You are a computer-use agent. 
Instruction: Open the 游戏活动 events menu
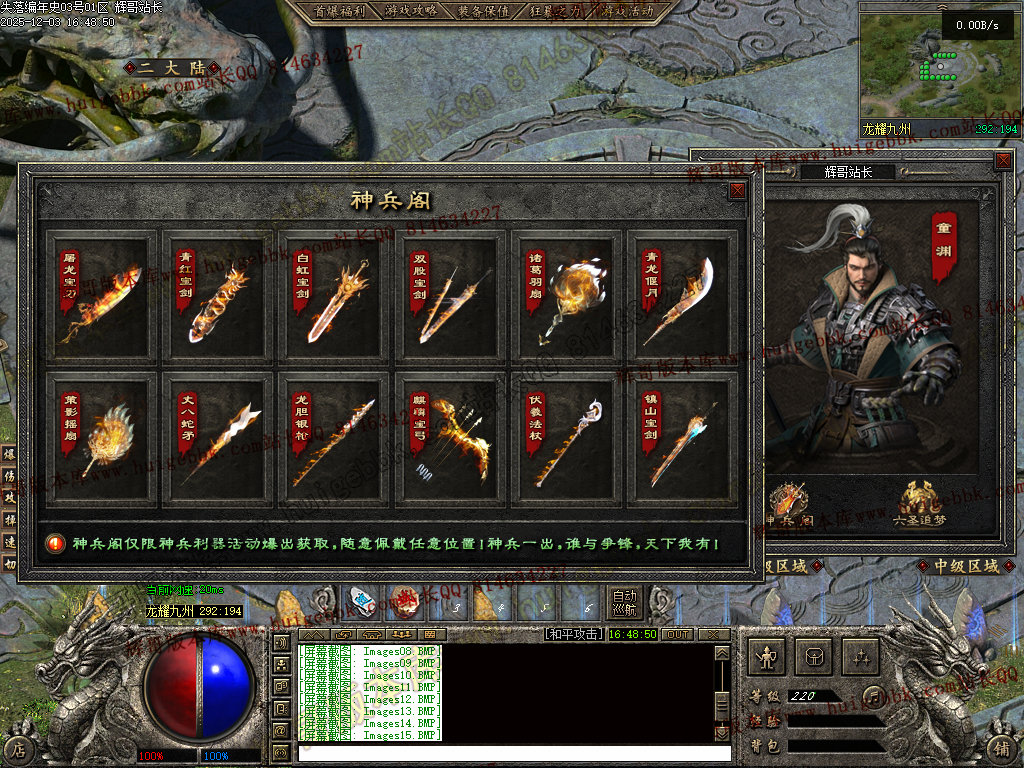coord(628,11)
